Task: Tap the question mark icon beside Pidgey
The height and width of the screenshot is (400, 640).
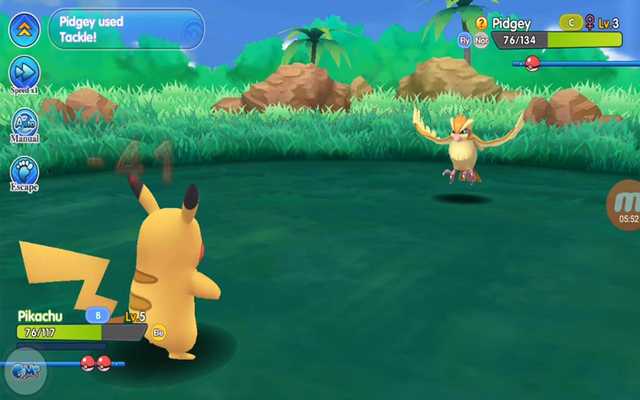Action: (482, 22)
